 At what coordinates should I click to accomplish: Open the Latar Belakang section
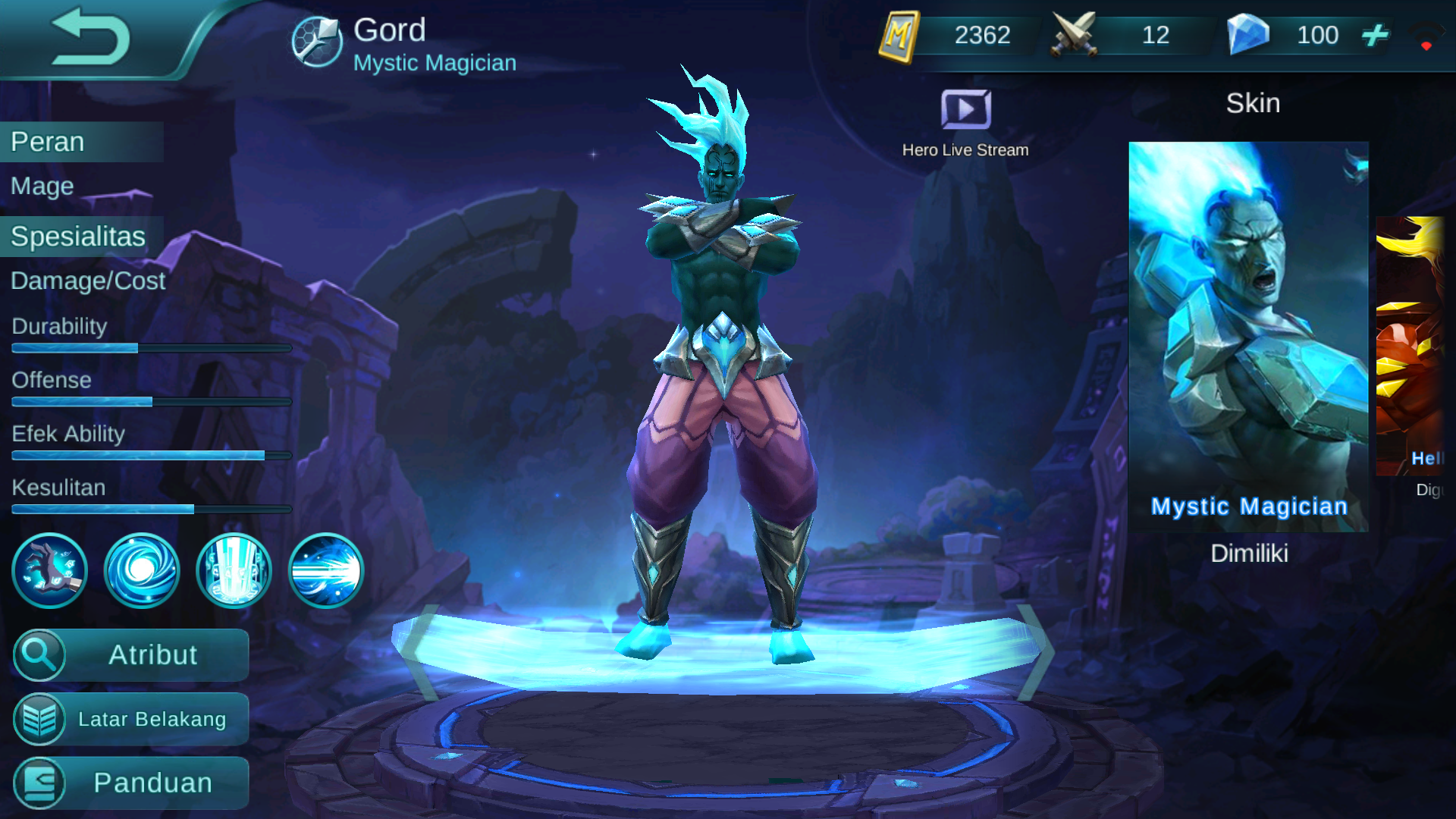[x=130, y=719]
